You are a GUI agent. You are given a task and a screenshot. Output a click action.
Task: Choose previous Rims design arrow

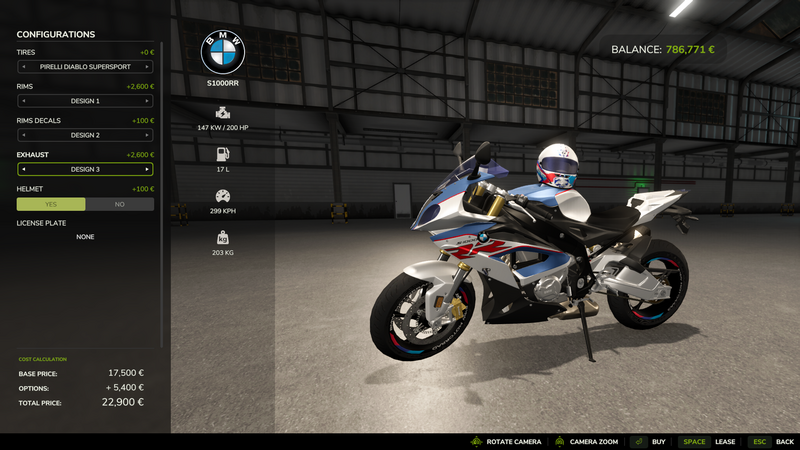[24, 101]
